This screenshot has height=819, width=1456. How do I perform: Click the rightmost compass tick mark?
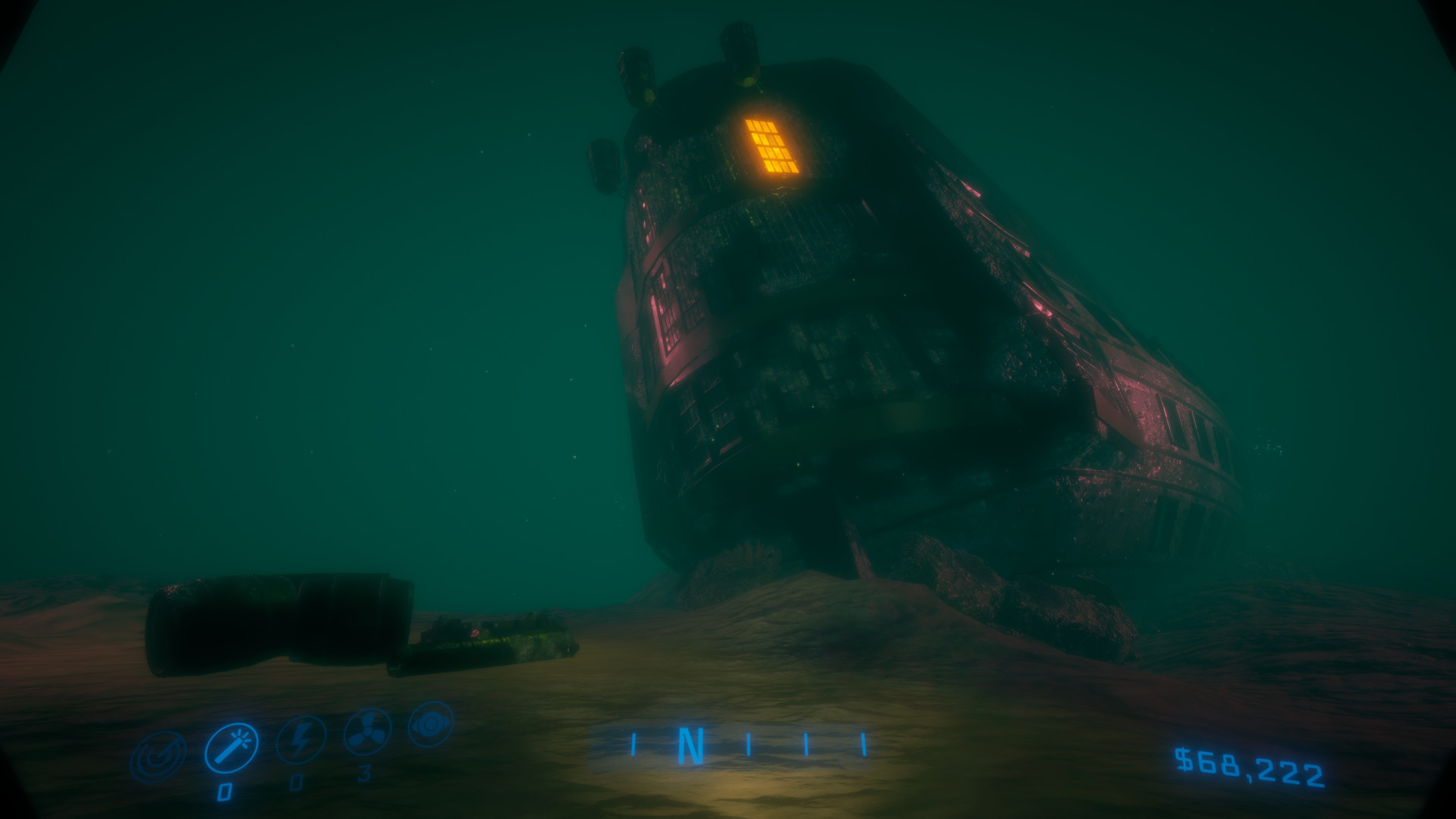[x=863, y=745]
